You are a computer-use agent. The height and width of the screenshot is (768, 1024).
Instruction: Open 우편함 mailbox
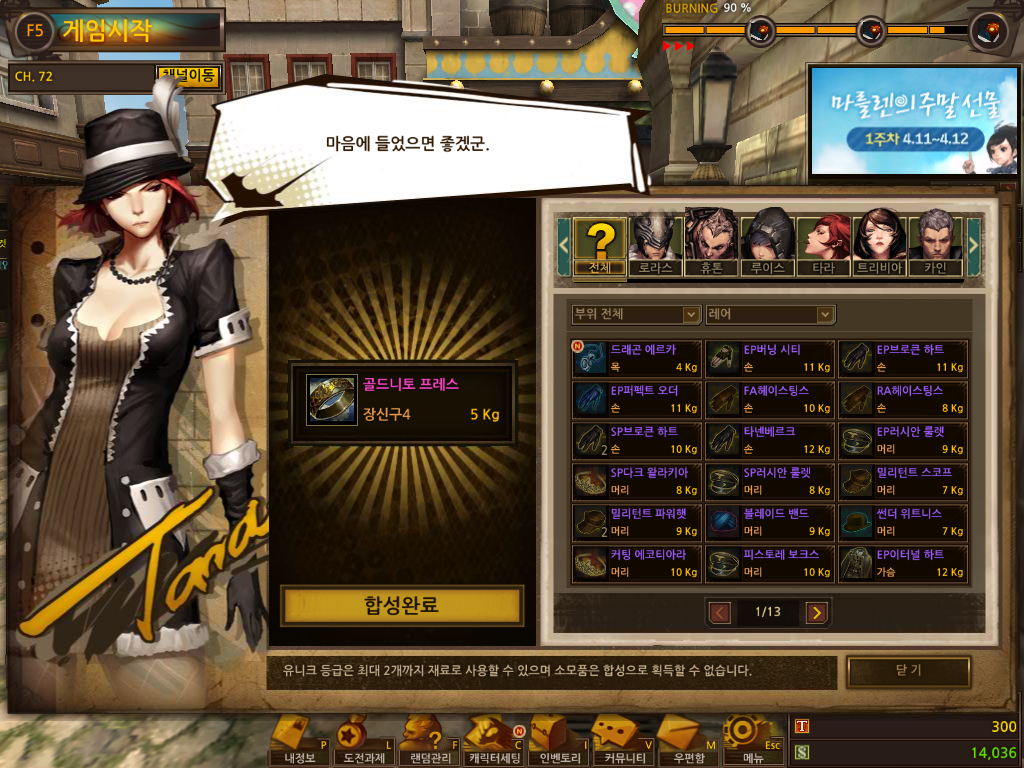[x=689, y=741]
